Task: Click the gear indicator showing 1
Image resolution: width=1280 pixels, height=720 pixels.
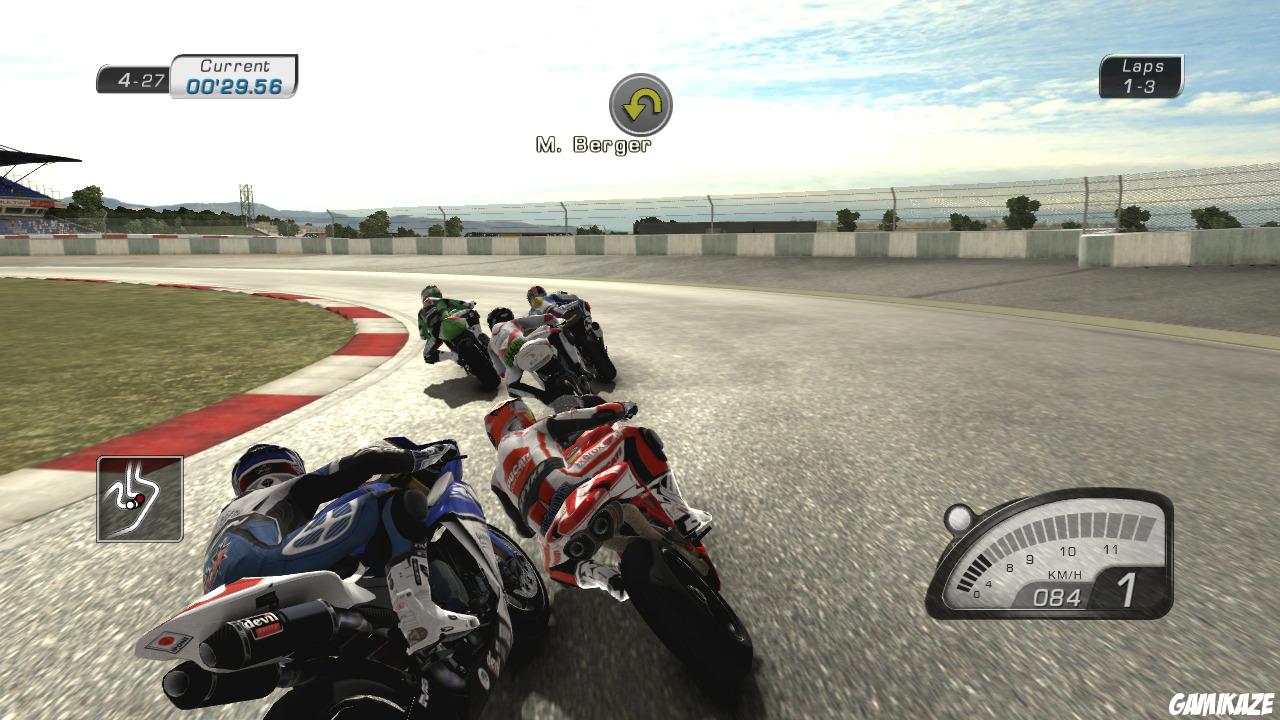Action: tap(1128, 589)
